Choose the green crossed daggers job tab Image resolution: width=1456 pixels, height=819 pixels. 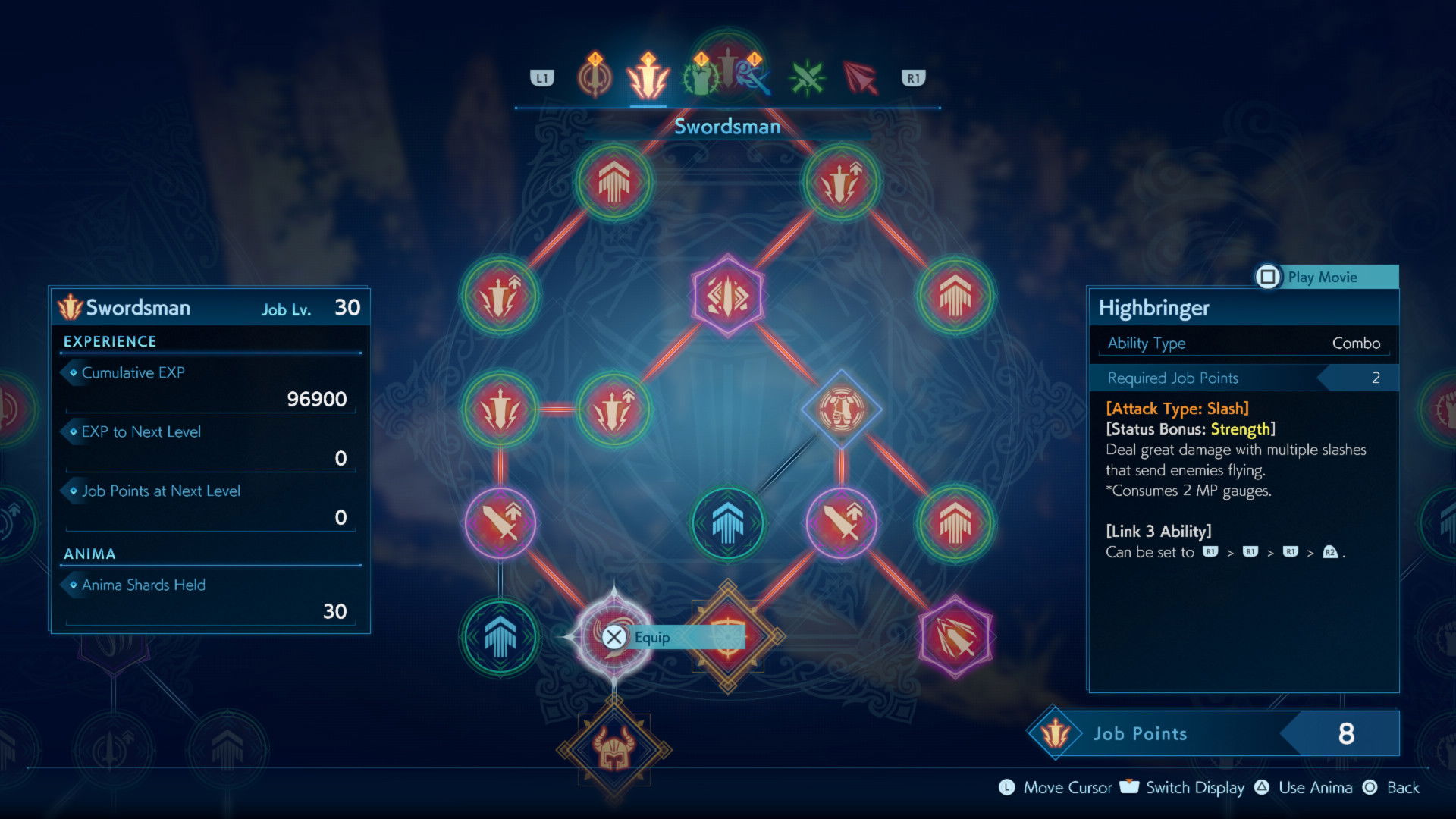tap(807, 78)
